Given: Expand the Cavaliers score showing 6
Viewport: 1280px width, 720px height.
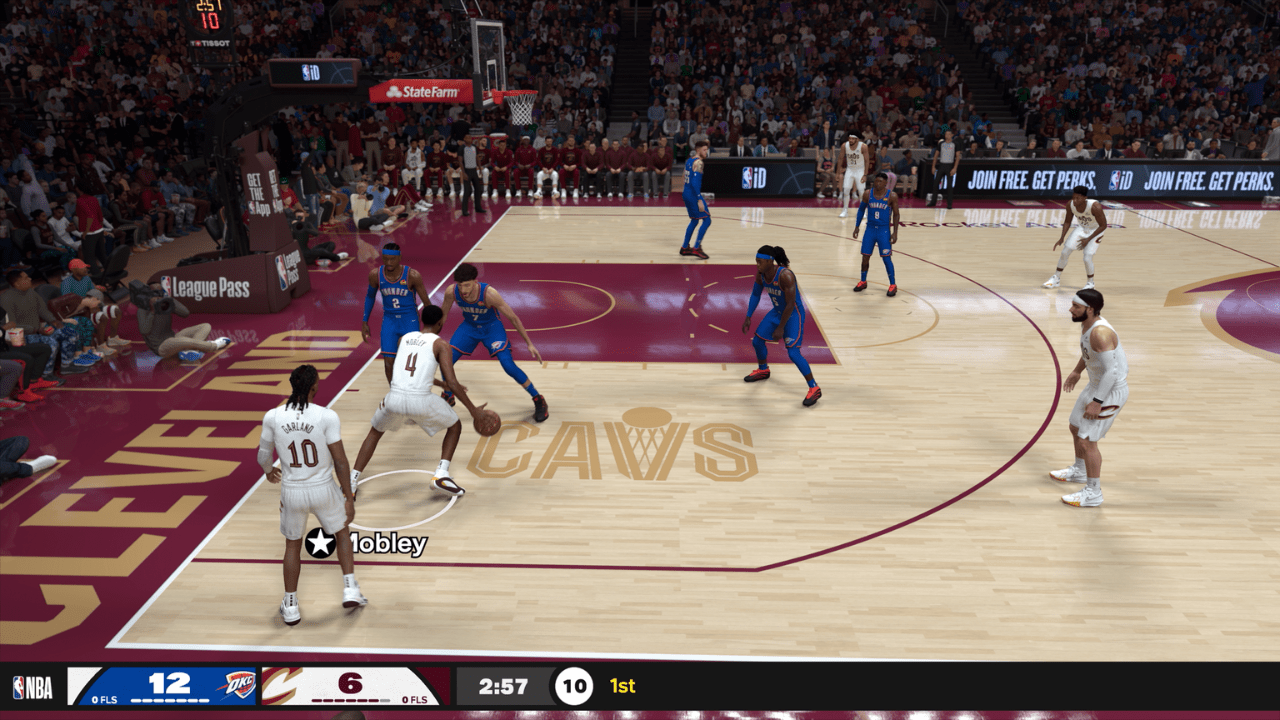Looking at the screenshot, I should pyautogui.click(x=352, y=683).
